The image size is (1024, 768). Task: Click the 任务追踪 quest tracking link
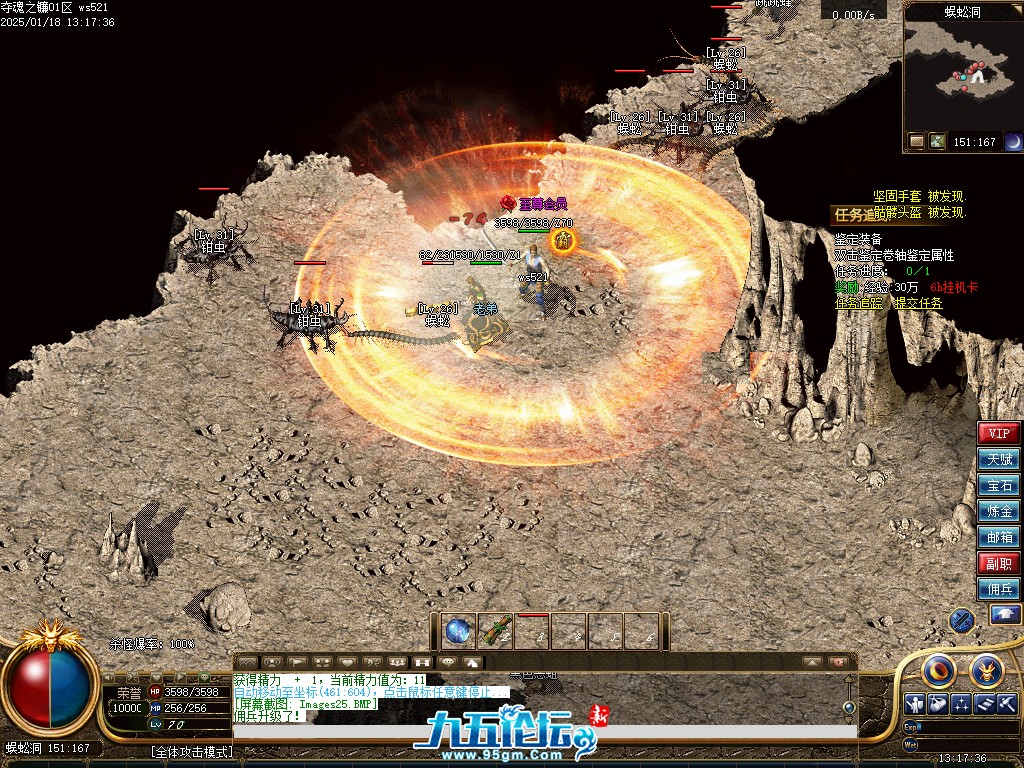860,303
